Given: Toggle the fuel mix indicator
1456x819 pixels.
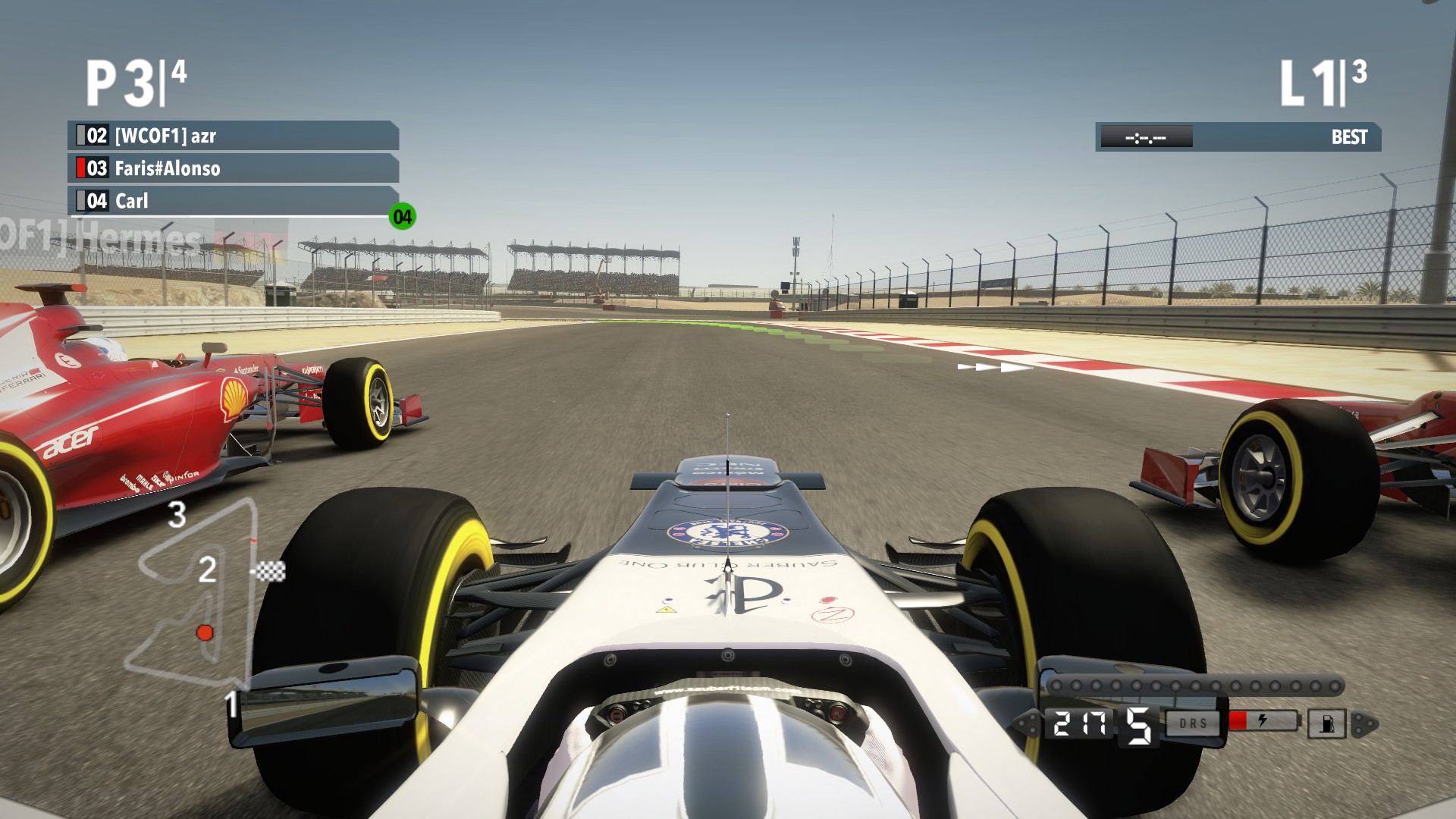Looking at the screenshot, I should coord(1325,723).
